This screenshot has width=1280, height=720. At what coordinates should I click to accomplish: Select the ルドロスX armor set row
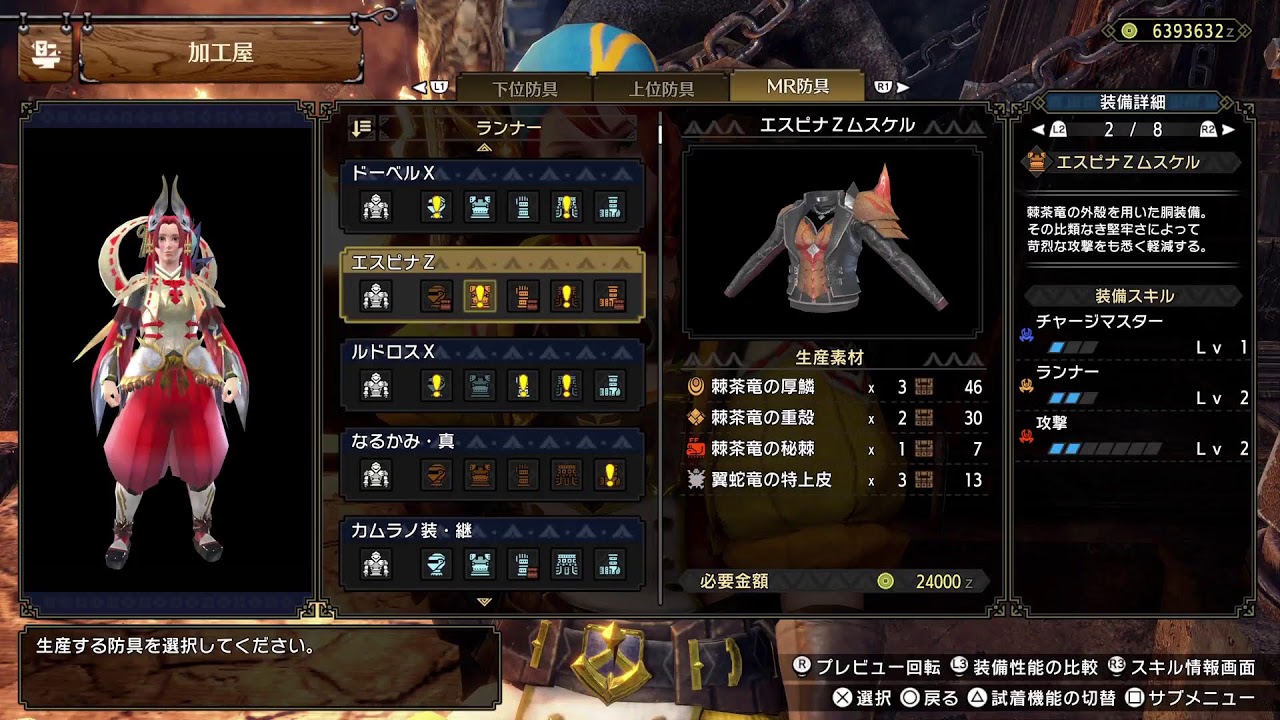click(492, 373)
